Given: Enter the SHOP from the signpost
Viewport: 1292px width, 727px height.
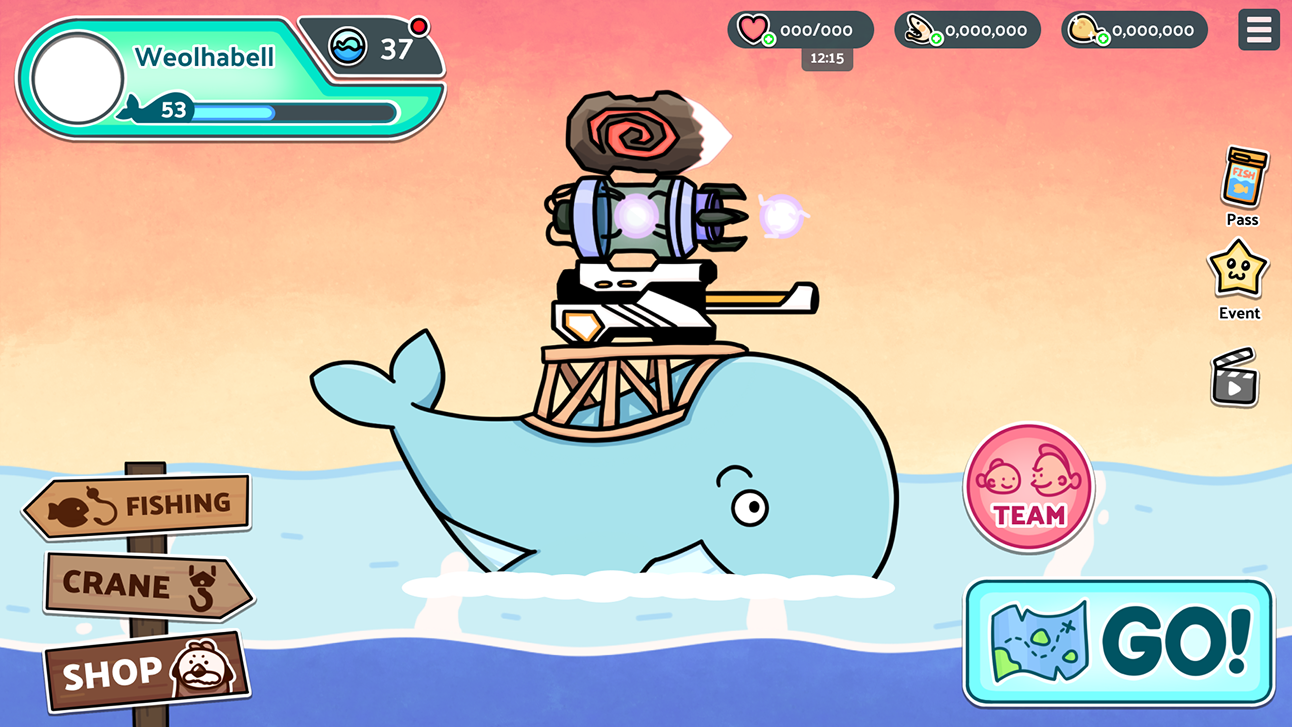Looking at the screenshot, I should tap(146, 670).
